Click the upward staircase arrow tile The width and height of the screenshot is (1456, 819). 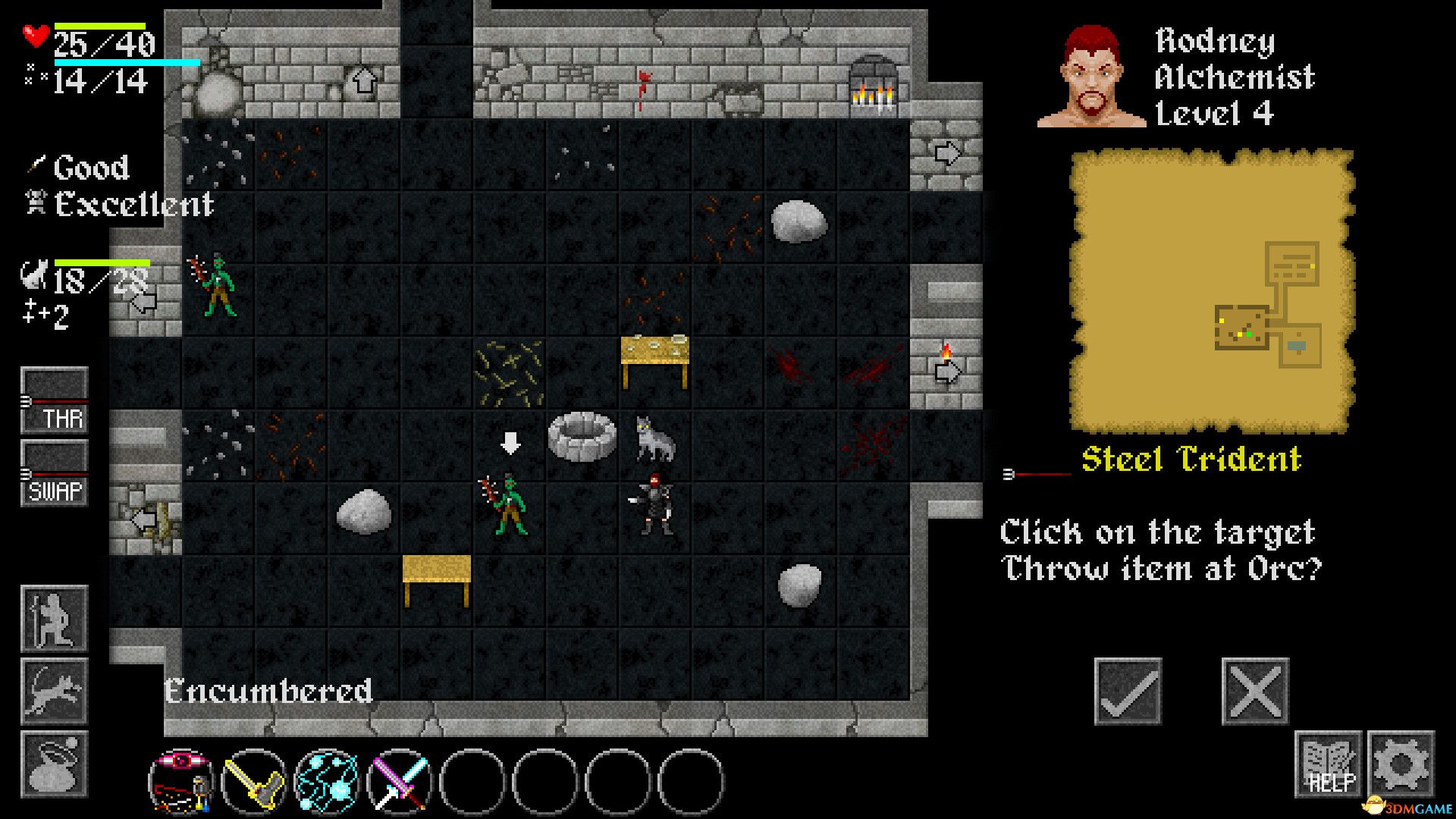(365, 78)
